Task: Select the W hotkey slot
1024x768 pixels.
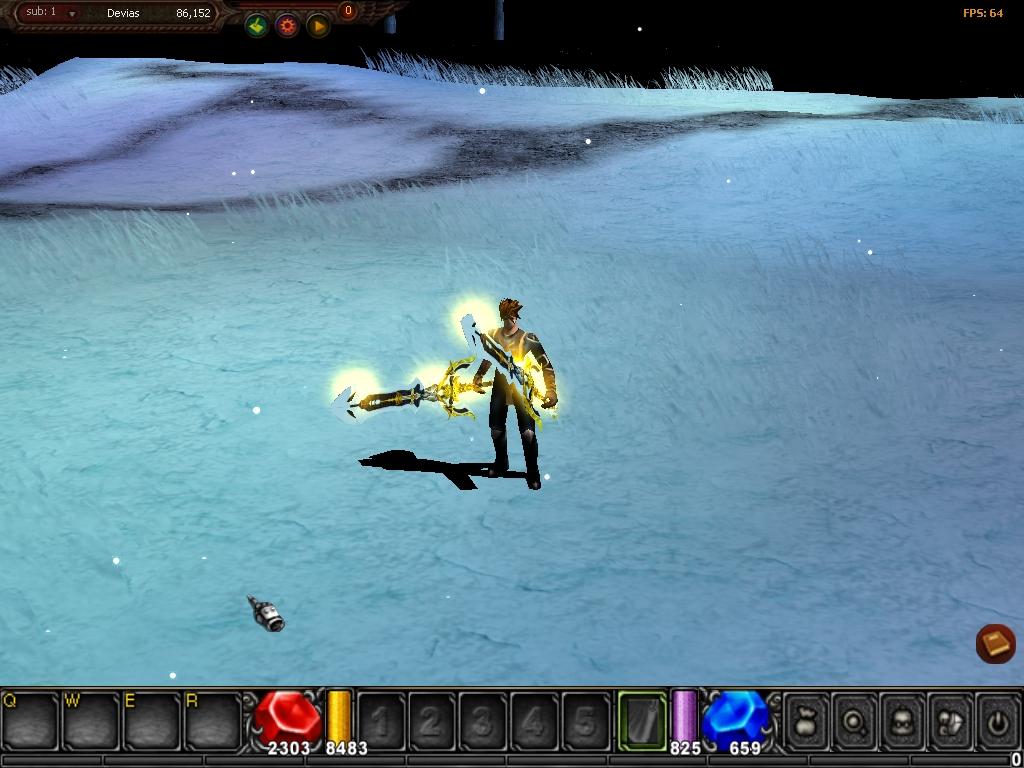Action: pos(91,719)
